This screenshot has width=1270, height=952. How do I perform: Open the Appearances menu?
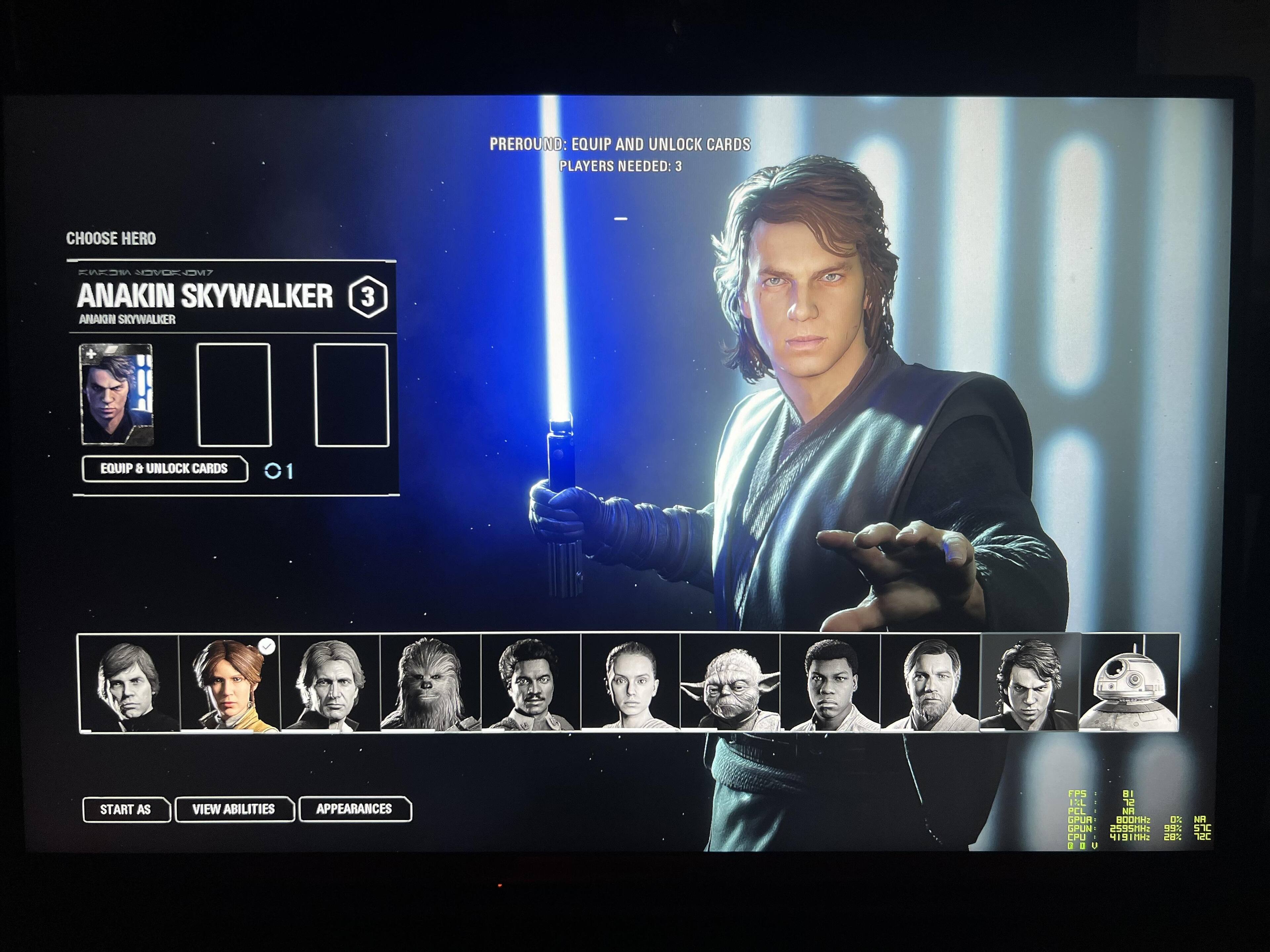354,809
